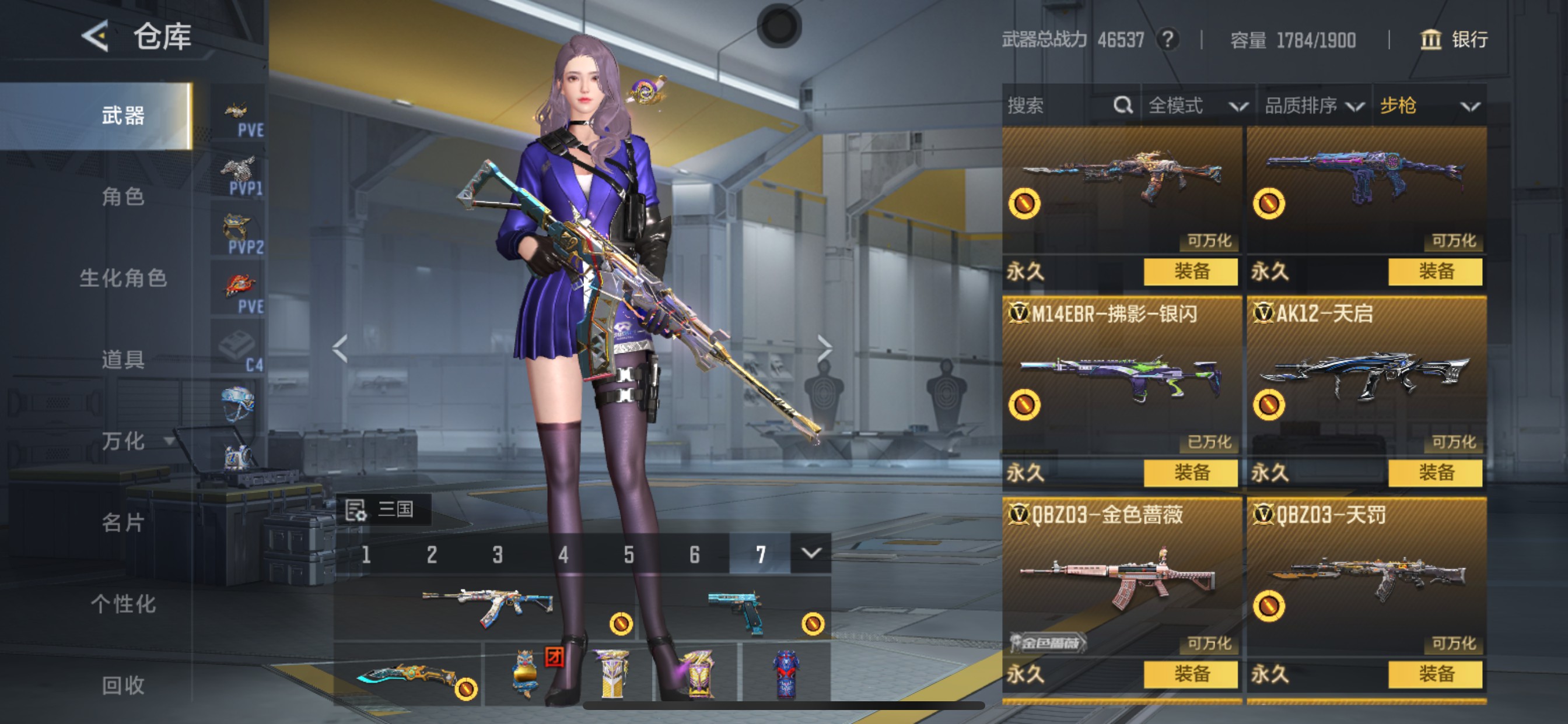Show the 个性化 category
The image size is (1568, 724).
tap(123, 604)
